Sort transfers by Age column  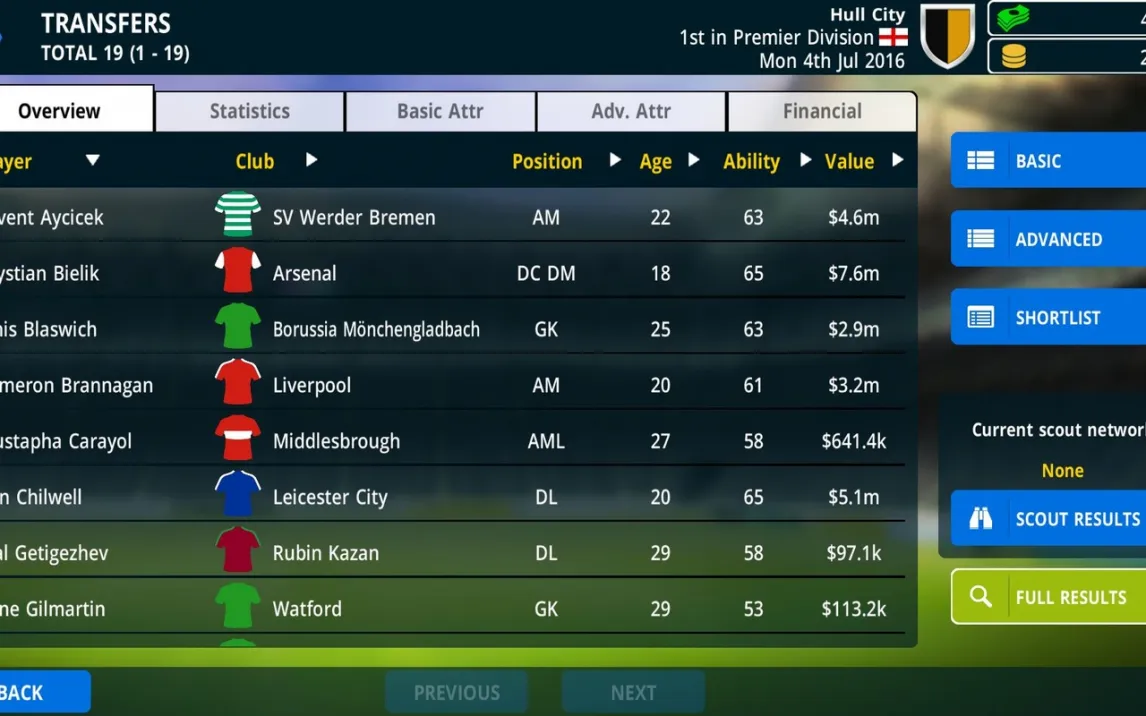[x=656, y=161]
